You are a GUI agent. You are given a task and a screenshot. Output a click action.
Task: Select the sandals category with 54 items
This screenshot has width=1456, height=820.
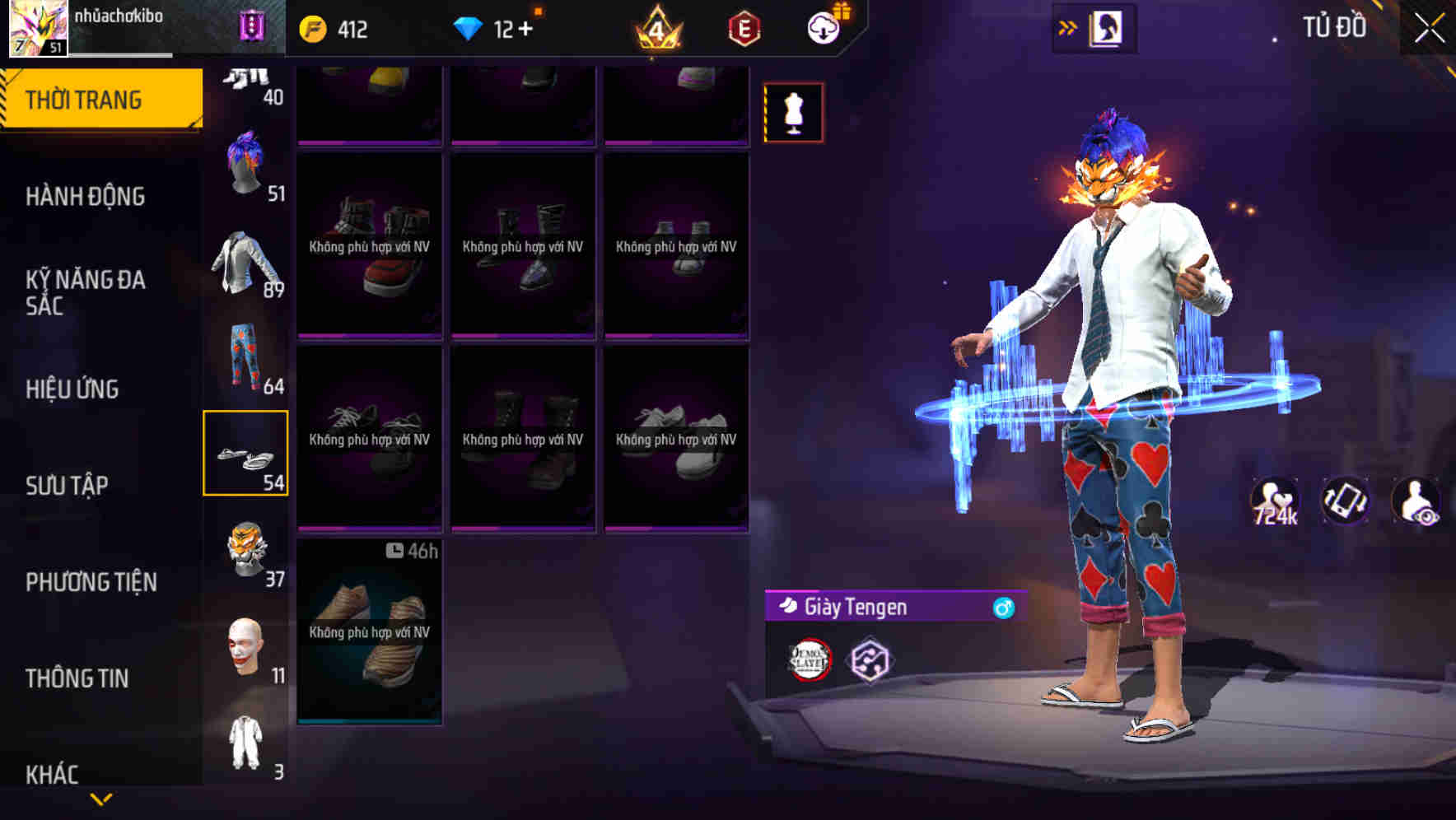coord(247,451)
